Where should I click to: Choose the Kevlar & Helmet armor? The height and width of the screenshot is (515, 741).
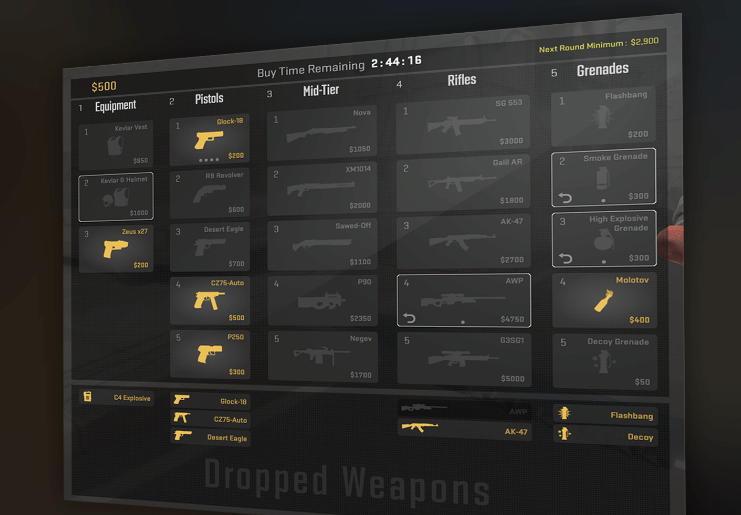pos(116,197)
